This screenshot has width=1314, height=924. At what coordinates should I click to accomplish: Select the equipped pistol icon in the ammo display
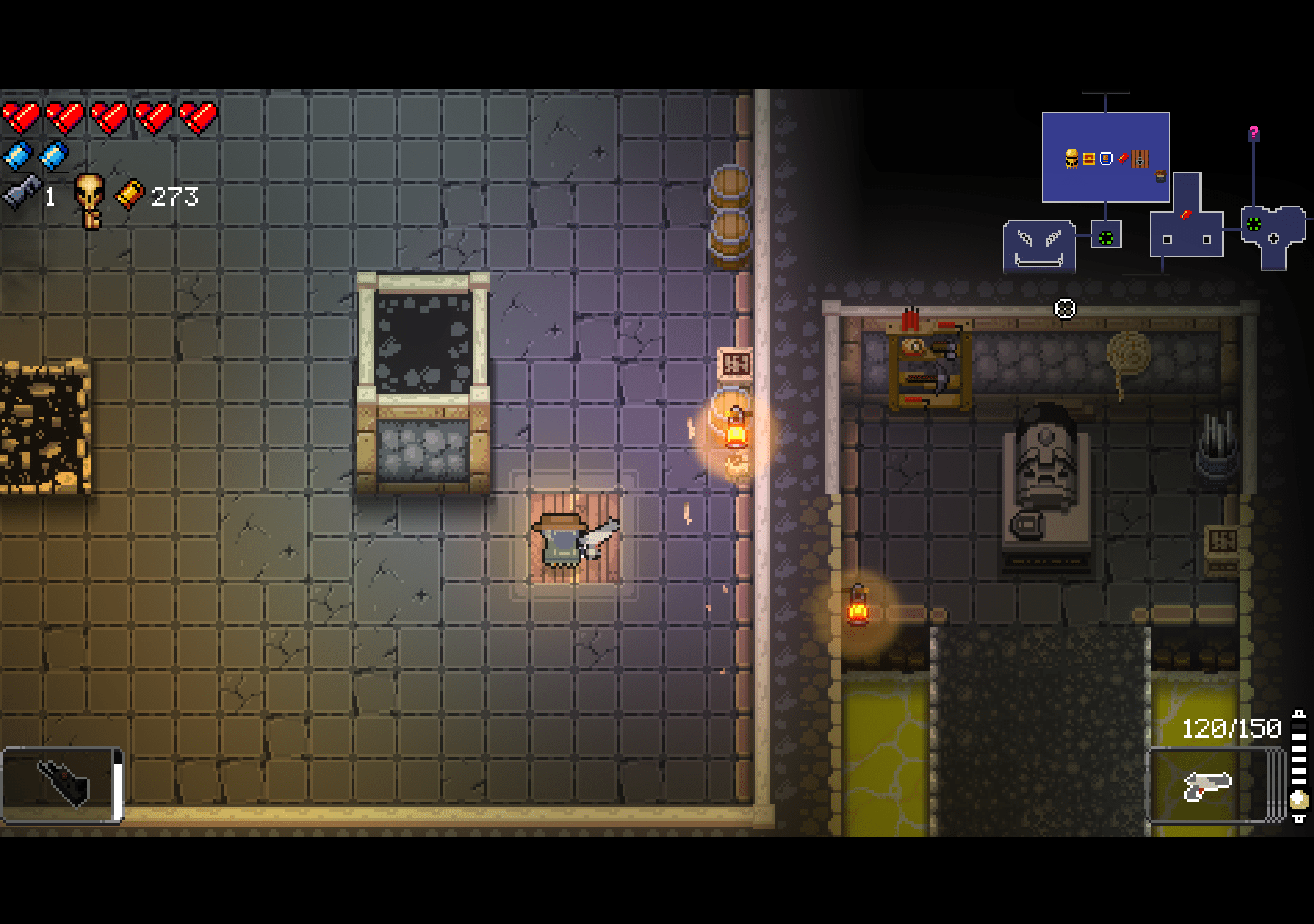(x=1207, y=786)
